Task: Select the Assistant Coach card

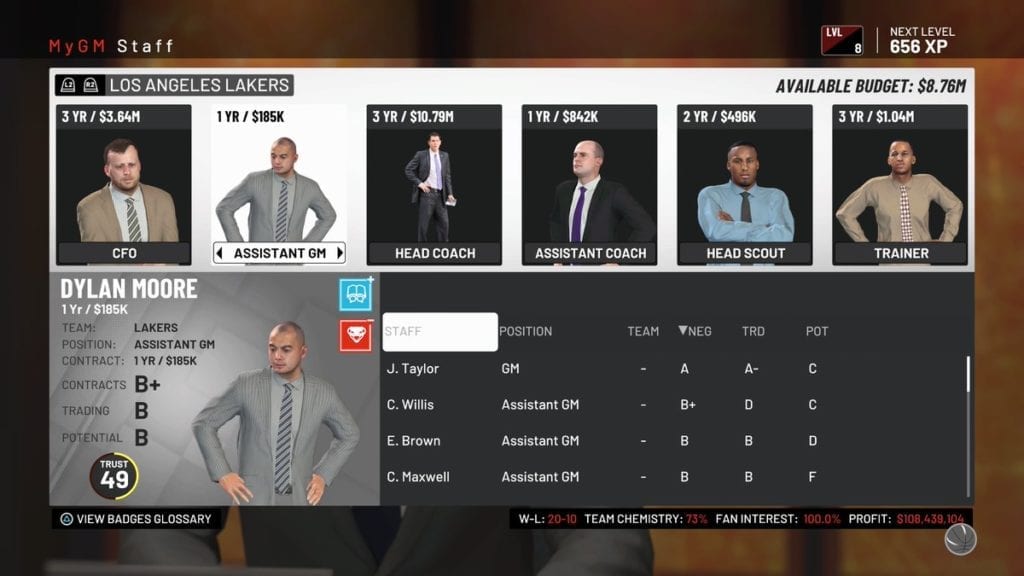Action: [590, 185]
